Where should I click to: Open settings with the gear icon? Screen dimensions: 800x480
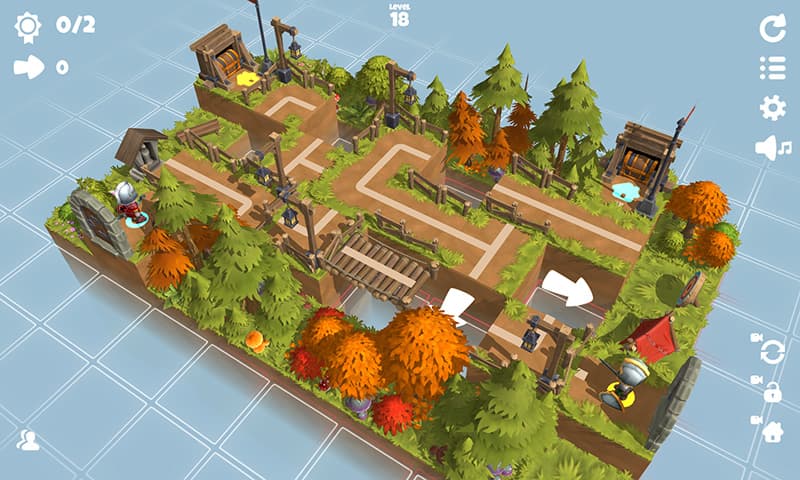pos(772,108)
